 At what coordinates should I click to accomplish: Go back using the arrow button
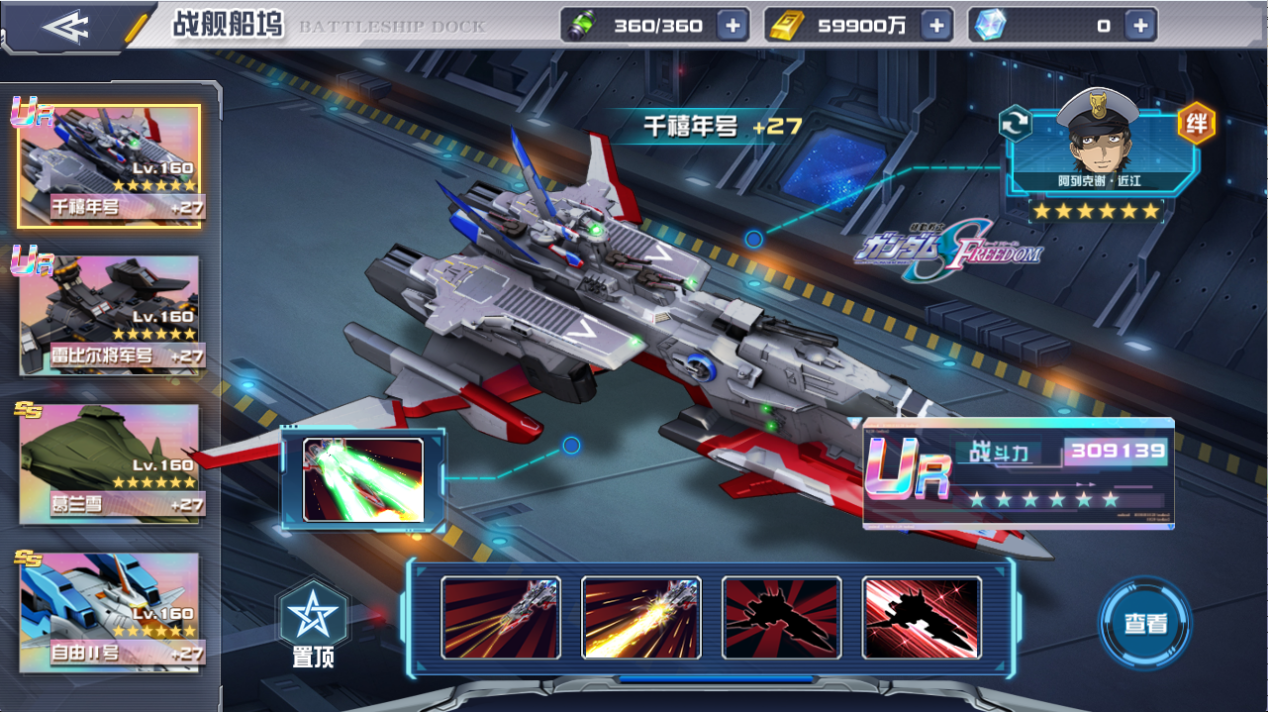point(67,26)
